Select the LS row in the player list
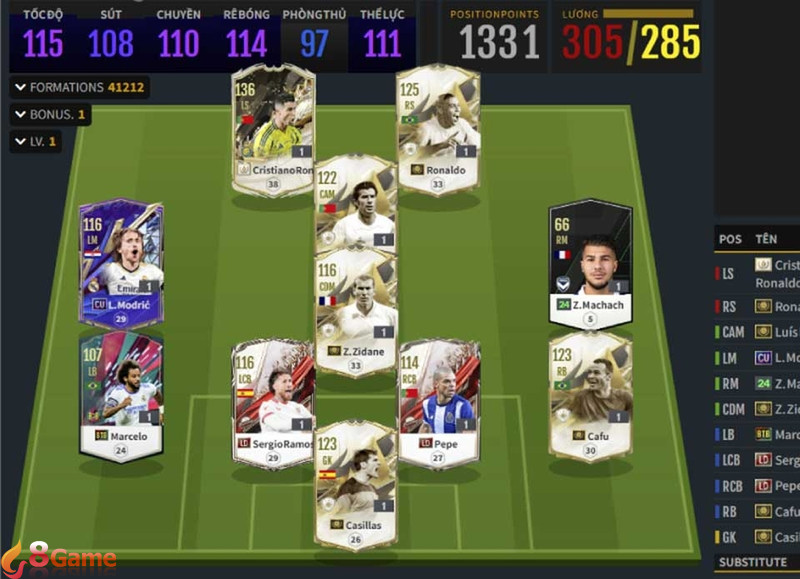 (x=757, y=273)
